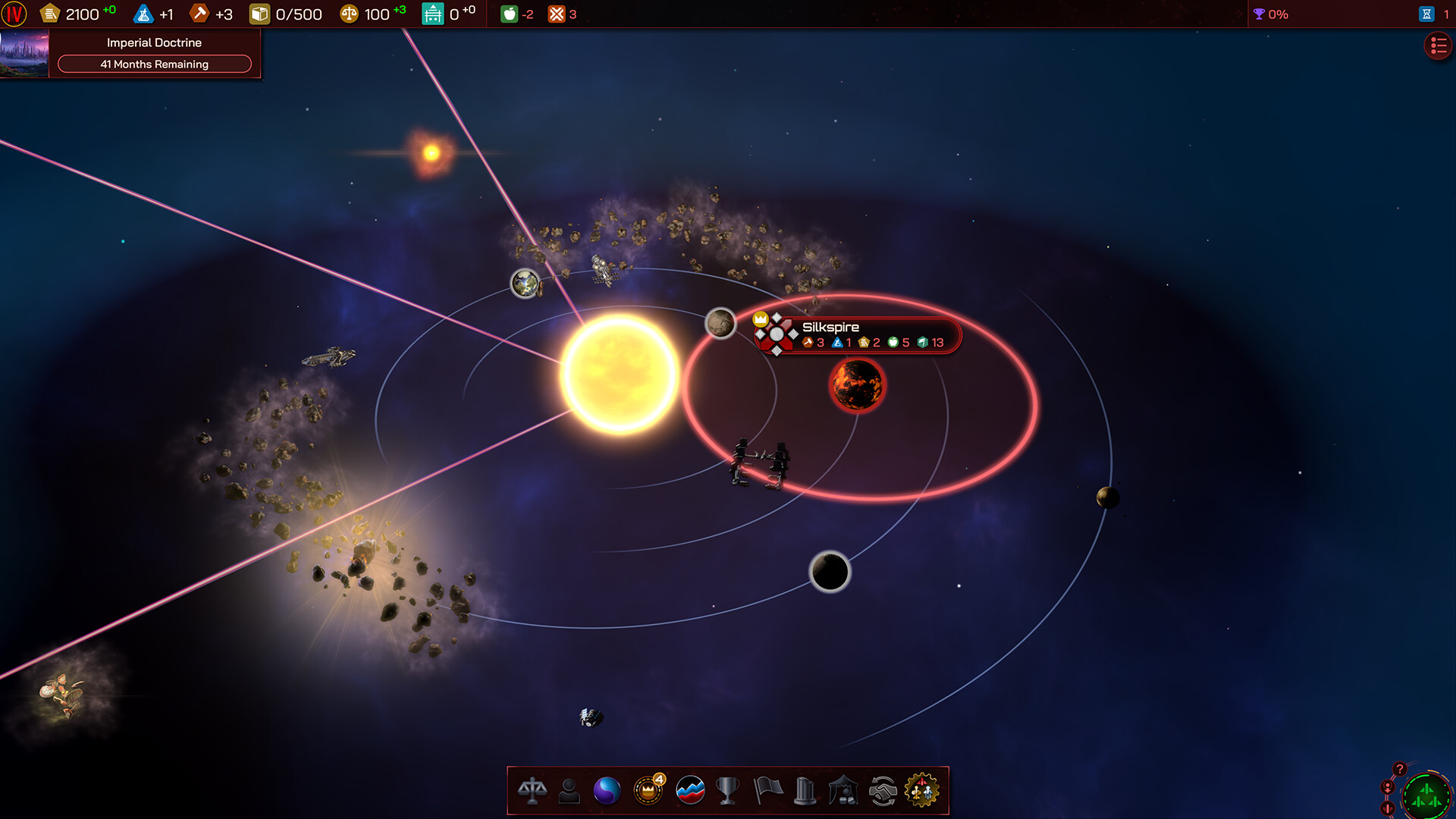Open the galaxy sphere view icon
This screenshot has height=819, width=1456.
[x=607, y=789]
